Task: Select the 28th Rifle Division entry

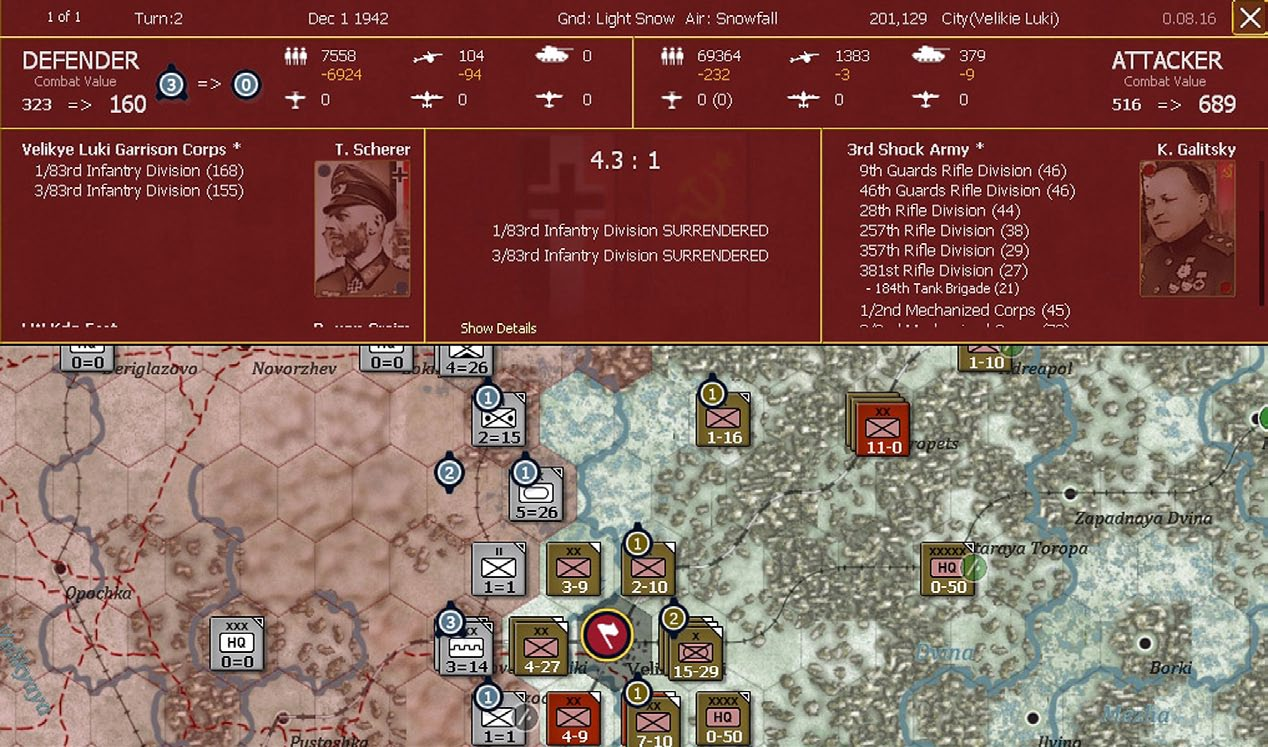Action: (939, 211)
